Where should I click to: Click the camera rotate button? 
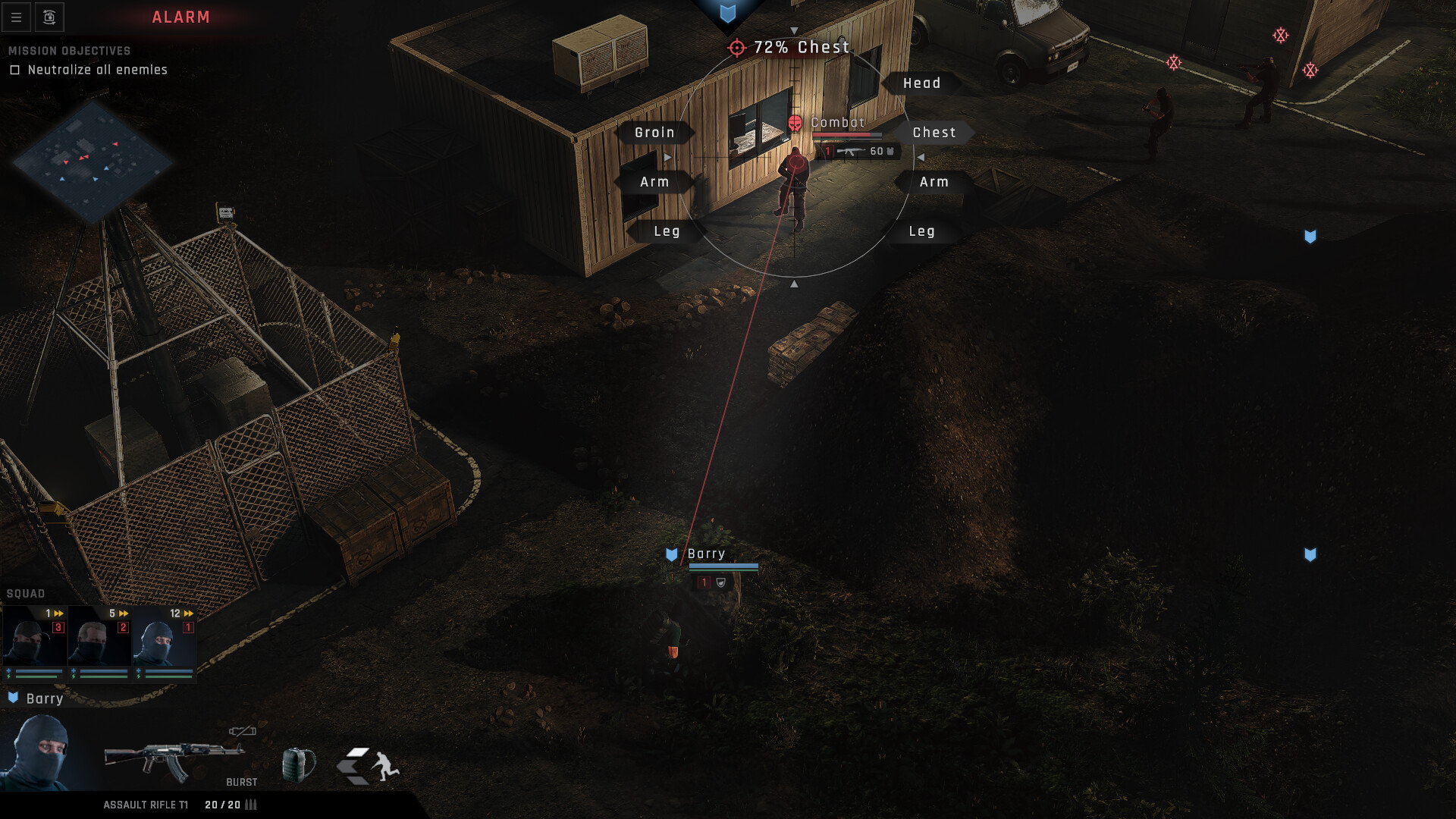[49, 17]
